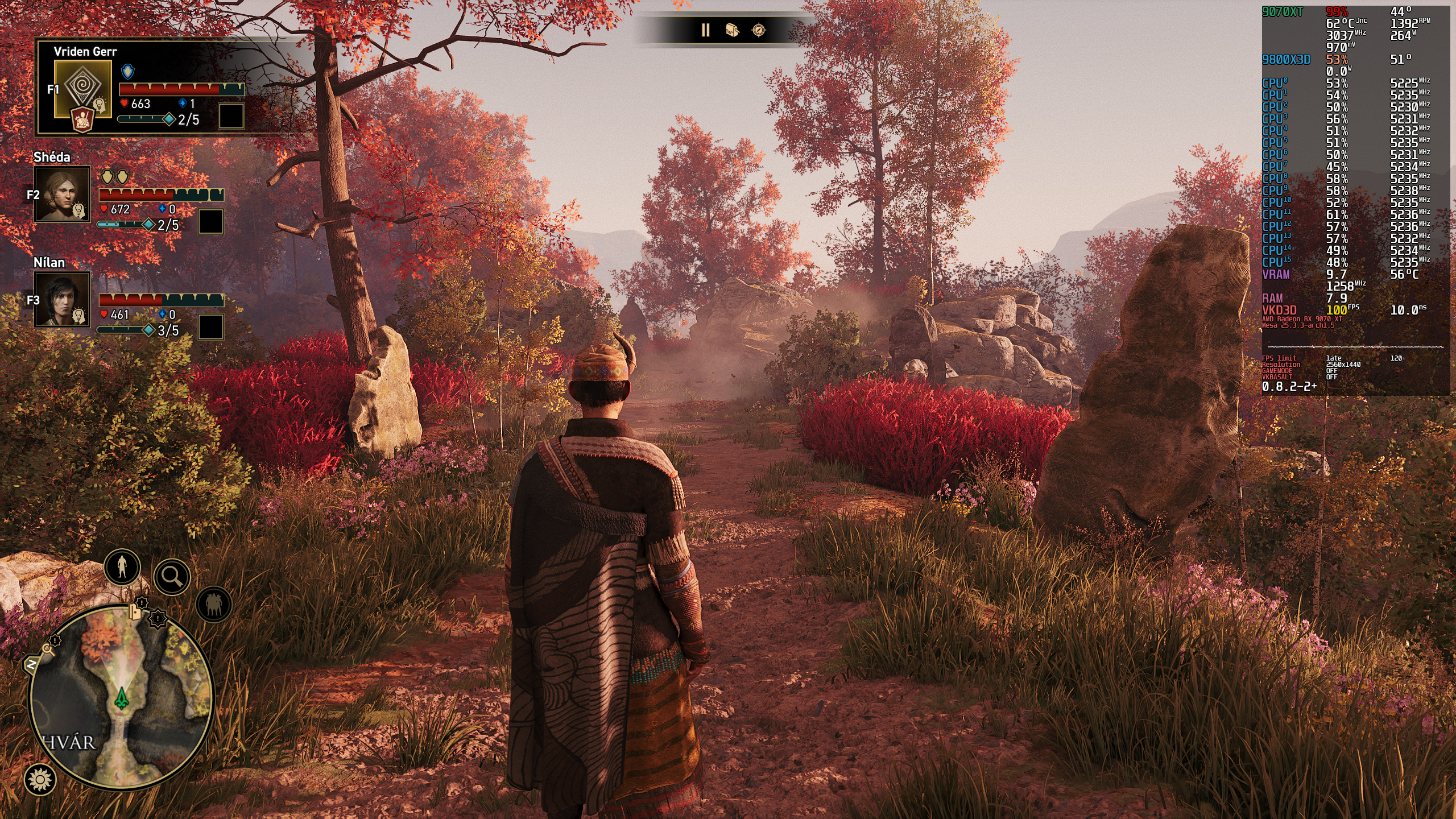Select Nílan's party portrait
The height and width of the screenshot is (819, 1456).
(63, 299)
